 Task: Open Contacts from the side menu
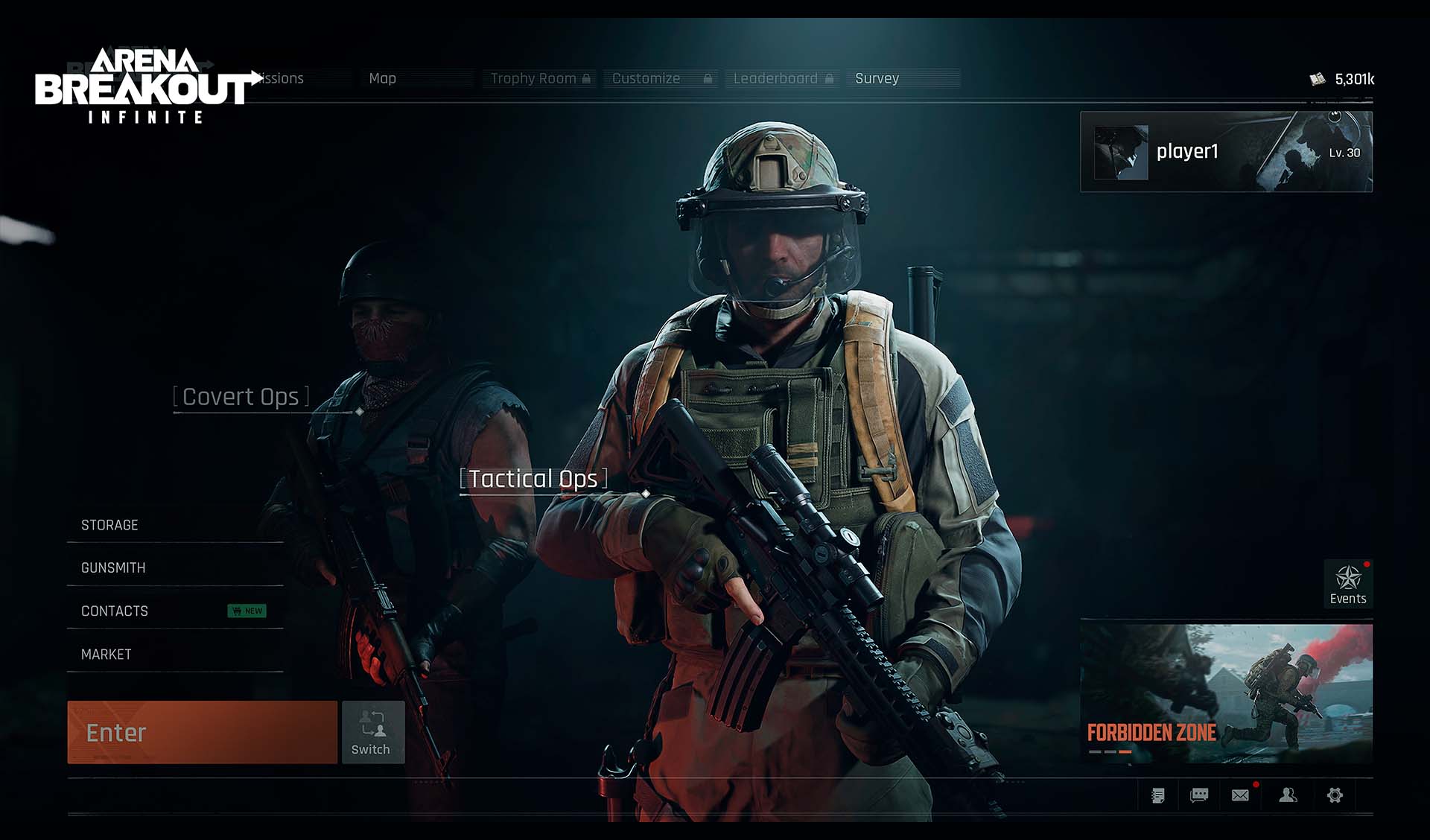115,611
